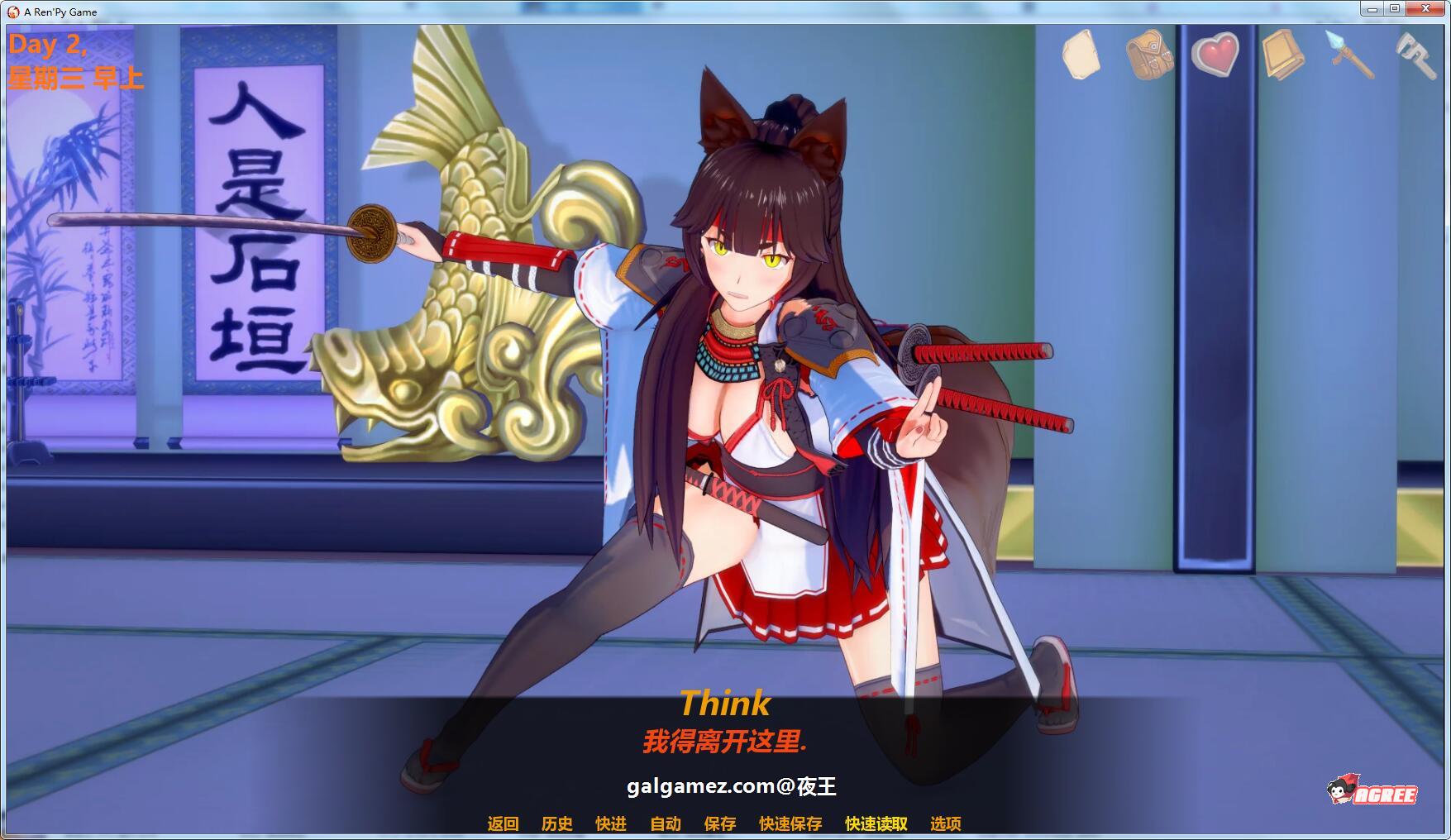Open the 选项 options menu

[x=947, y=824]
